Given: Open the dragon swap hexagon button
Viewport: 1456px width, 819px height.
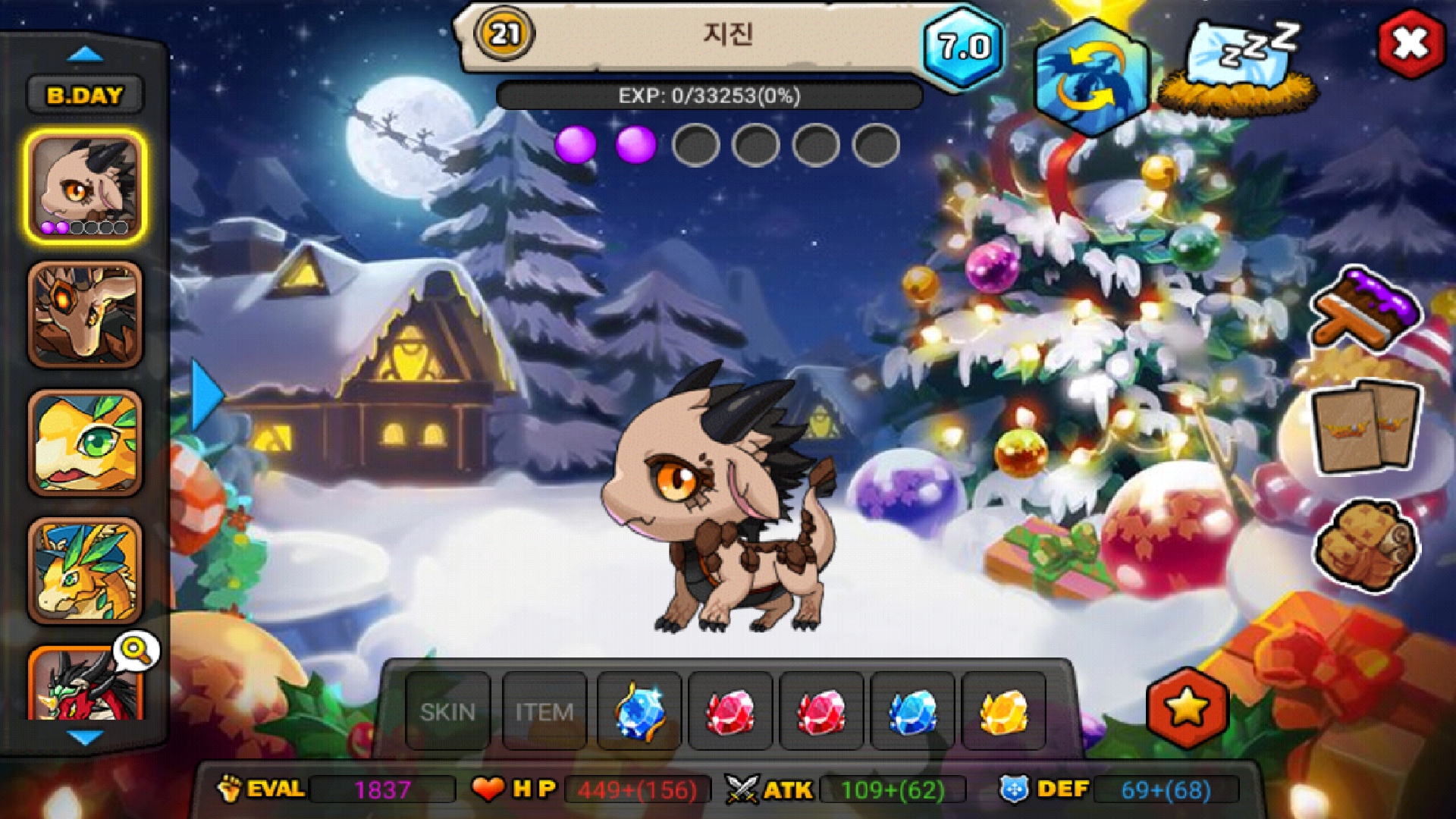Looking at the screenshot, I should click(x=1092, y=77).
